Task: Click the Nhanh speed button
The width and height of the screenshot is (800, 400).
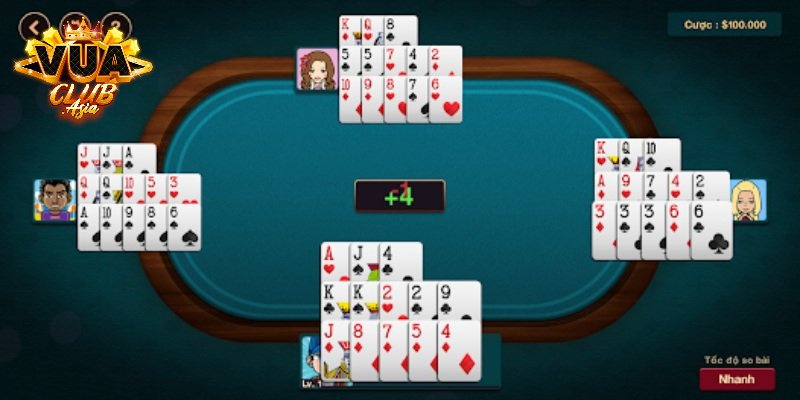Action: [x=737, y=379]
